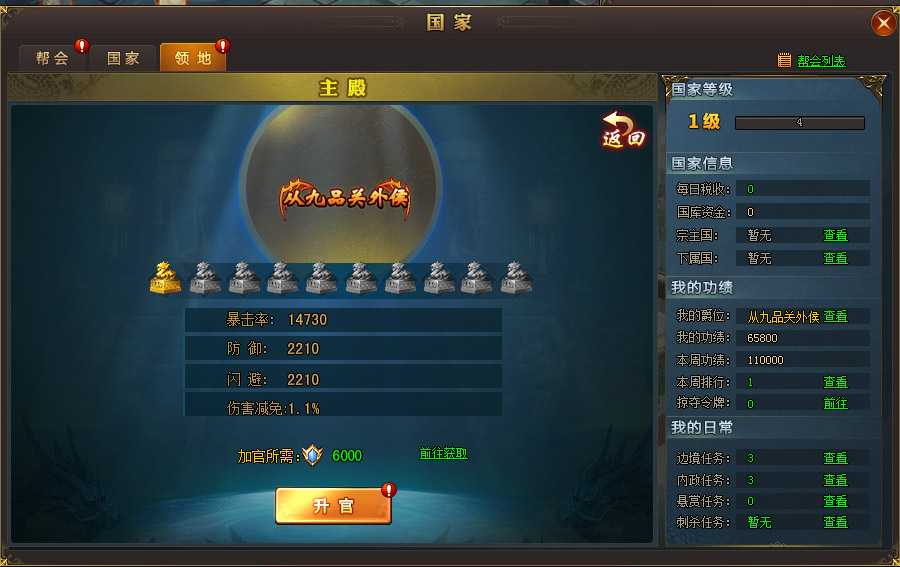View 下属国 details via 查看
Screen dimensions: 900x567
coord(835,258)
